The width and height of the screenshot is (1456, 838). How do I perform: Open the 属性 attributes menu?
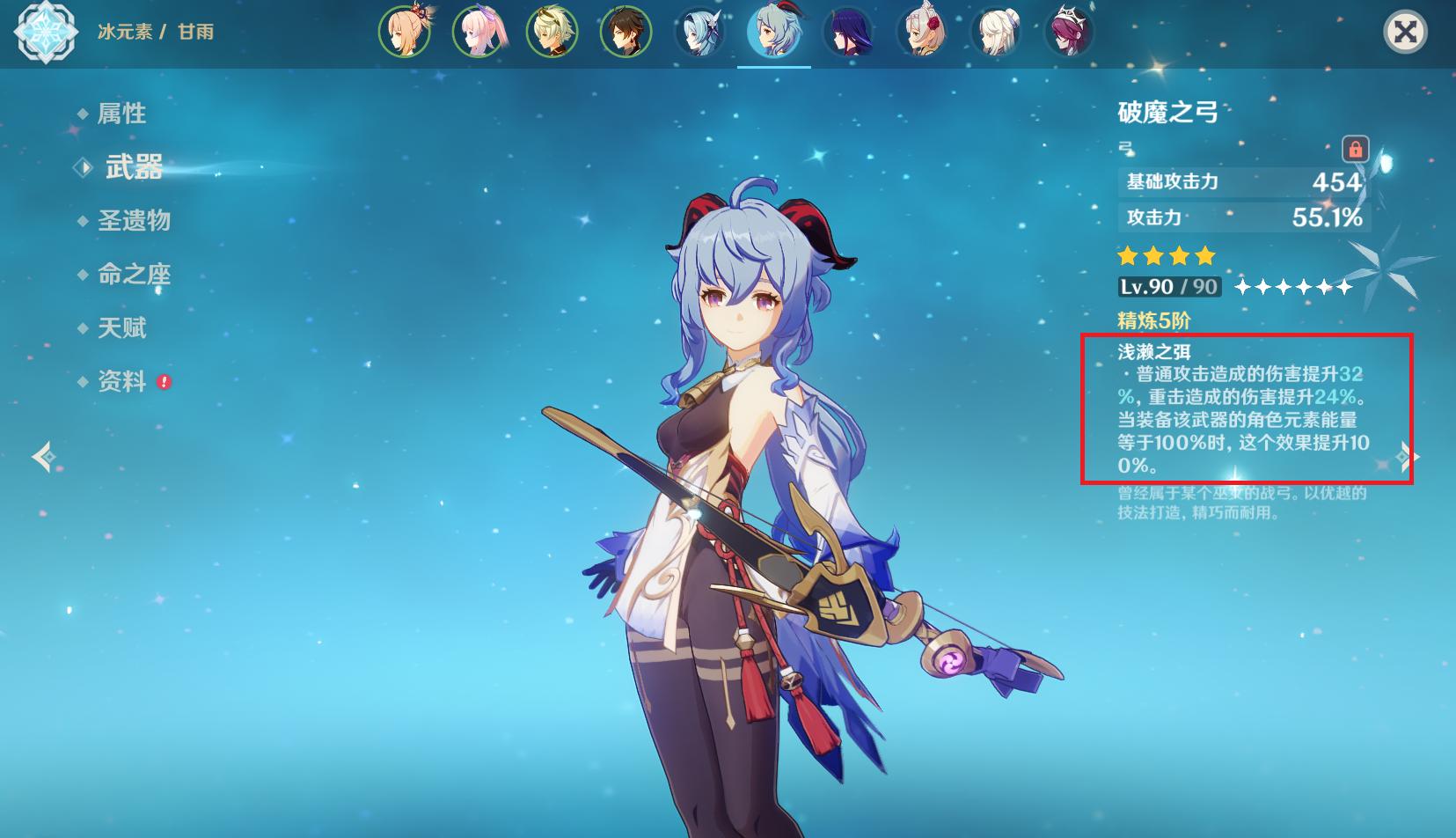point(121,114)
